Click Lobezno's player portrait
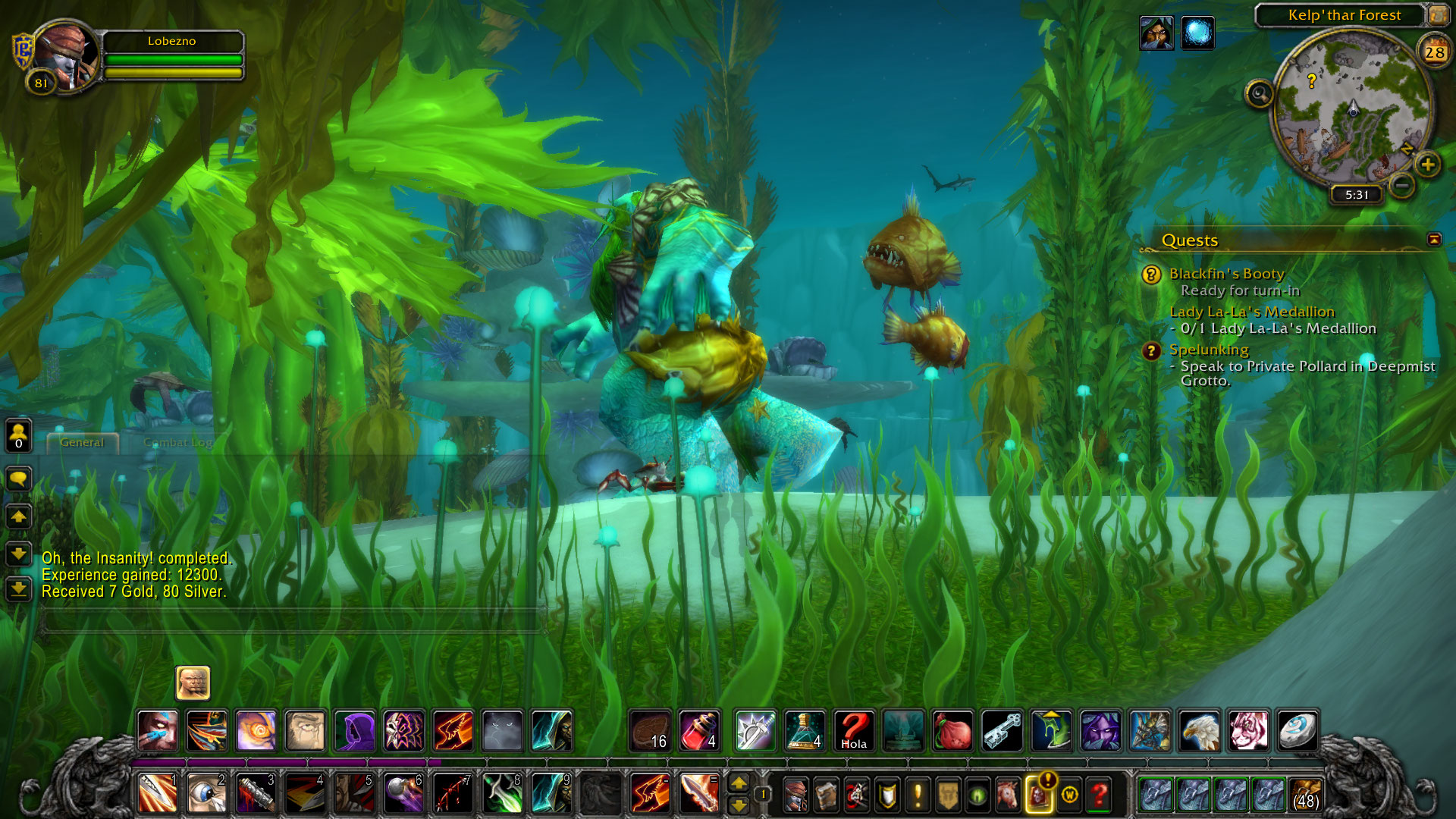1456x819 pixels. point(65,57)
